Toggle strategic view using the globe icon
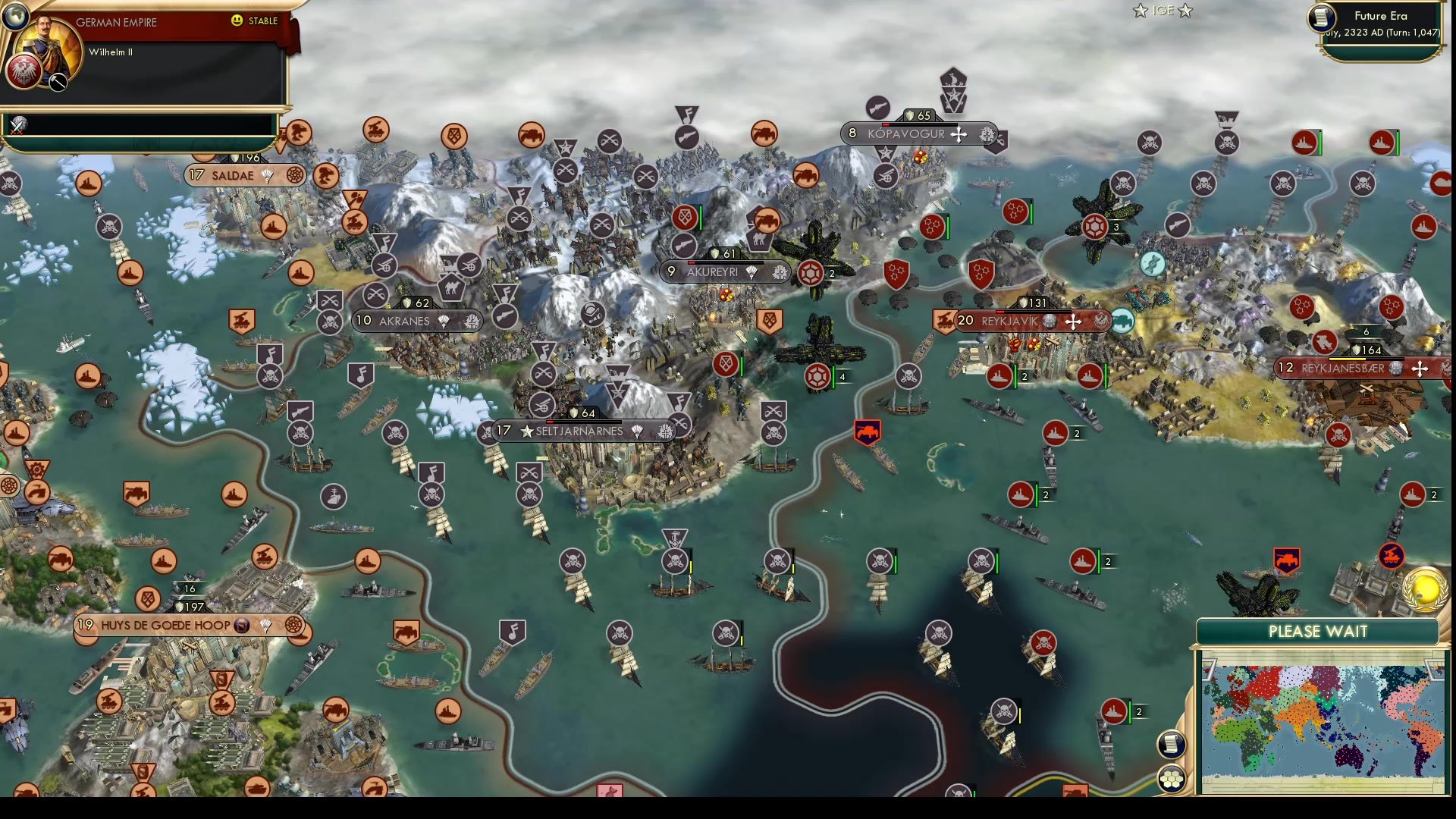 (x=15, y=17)
